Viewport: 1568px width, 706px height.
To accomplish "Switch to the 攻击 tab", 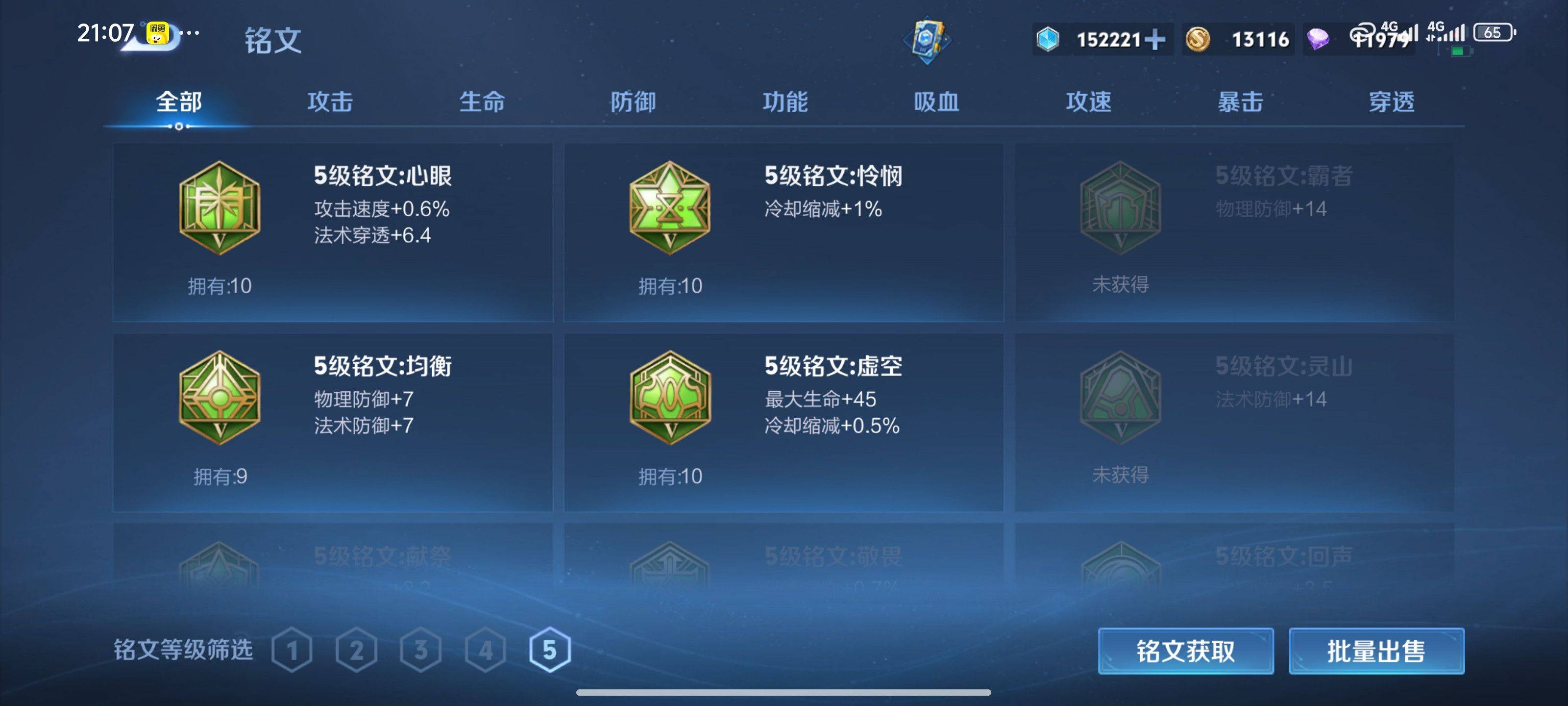I will [x=331, y=102].
